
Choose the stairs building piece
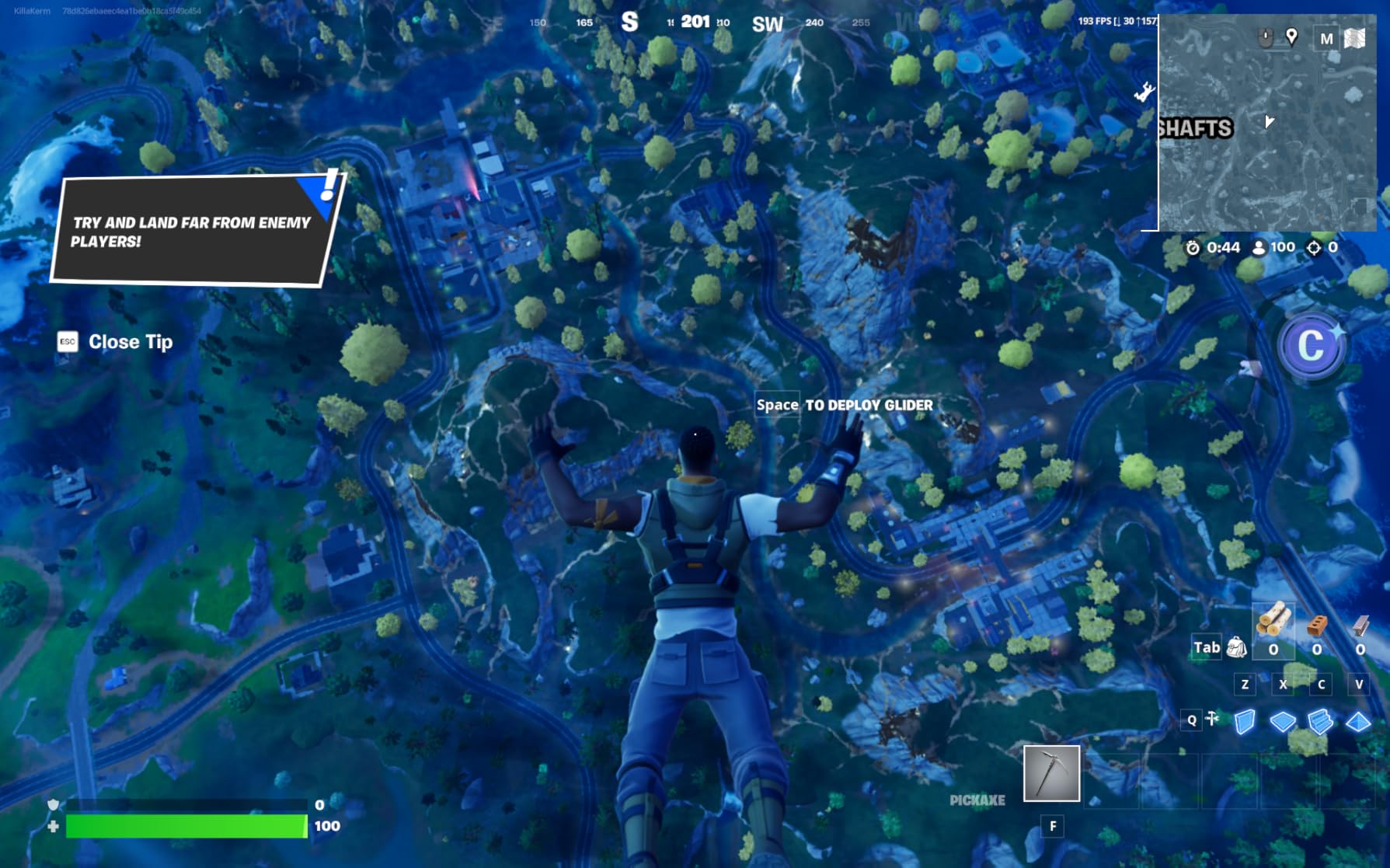tap(1320, 722)
